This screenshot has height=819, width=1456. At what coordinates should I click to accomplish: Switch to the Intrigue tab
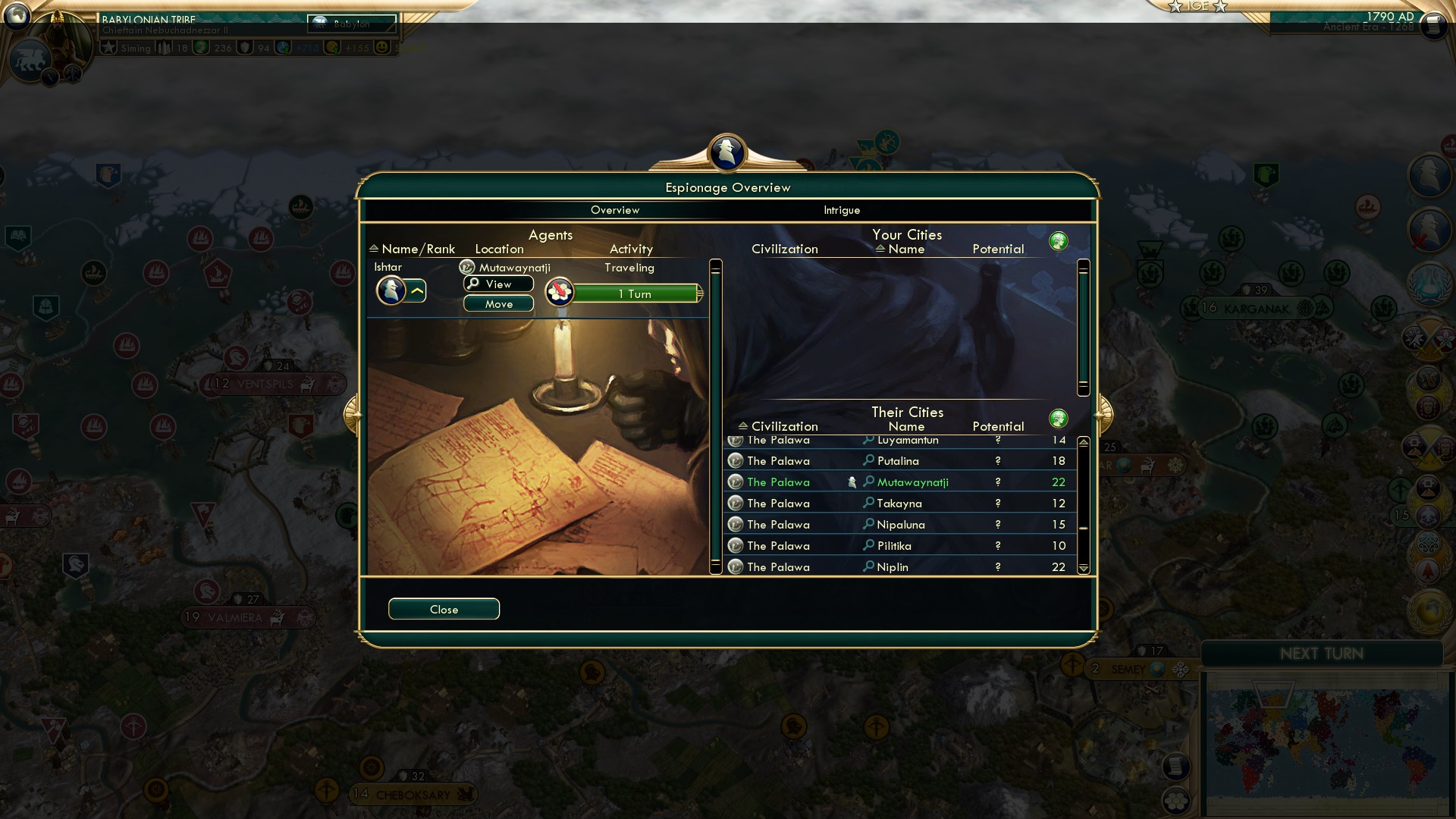tap(841, 210)
